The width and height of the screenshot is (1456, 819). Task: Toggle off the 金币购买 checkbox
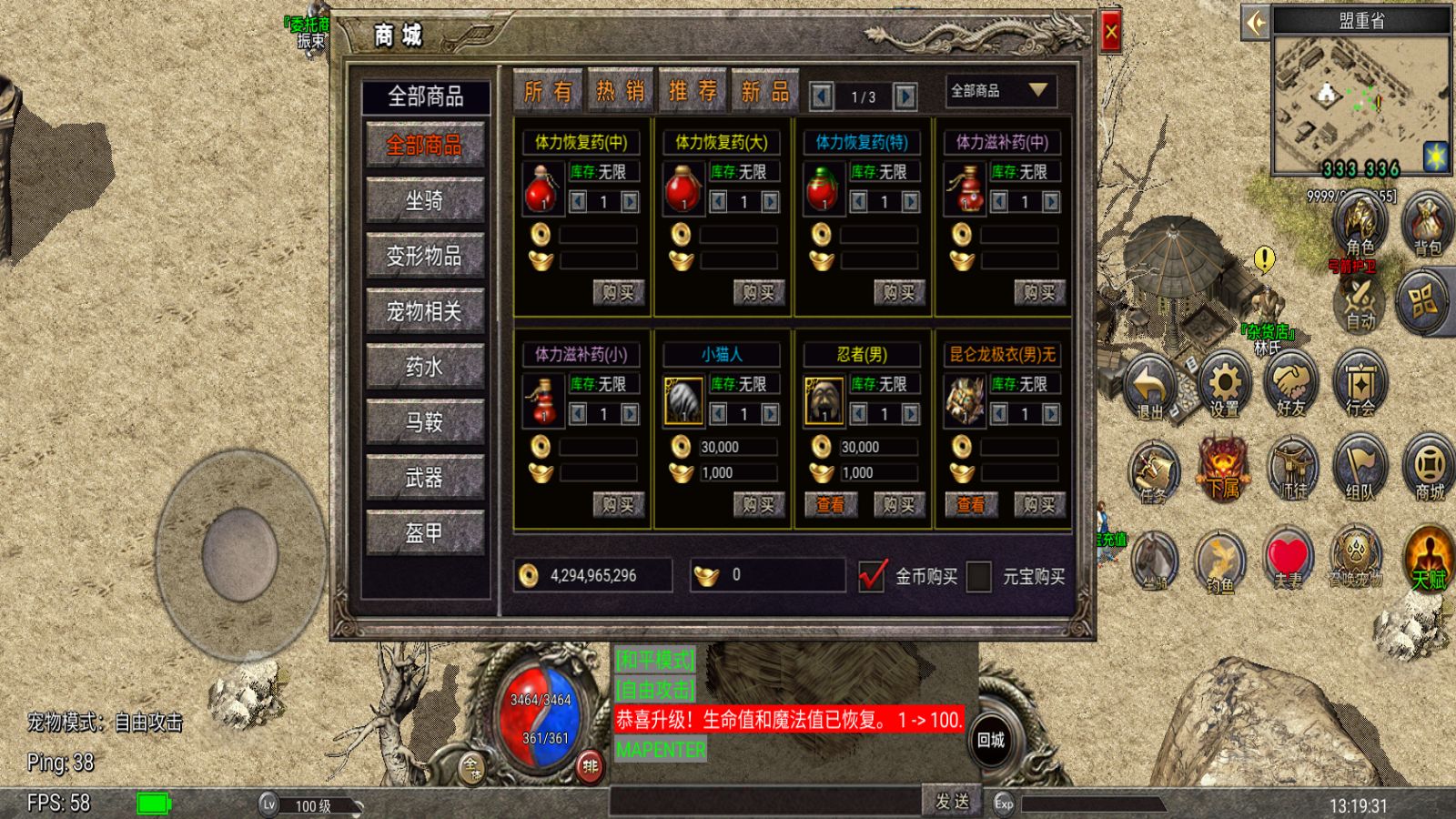coord(873,576)
